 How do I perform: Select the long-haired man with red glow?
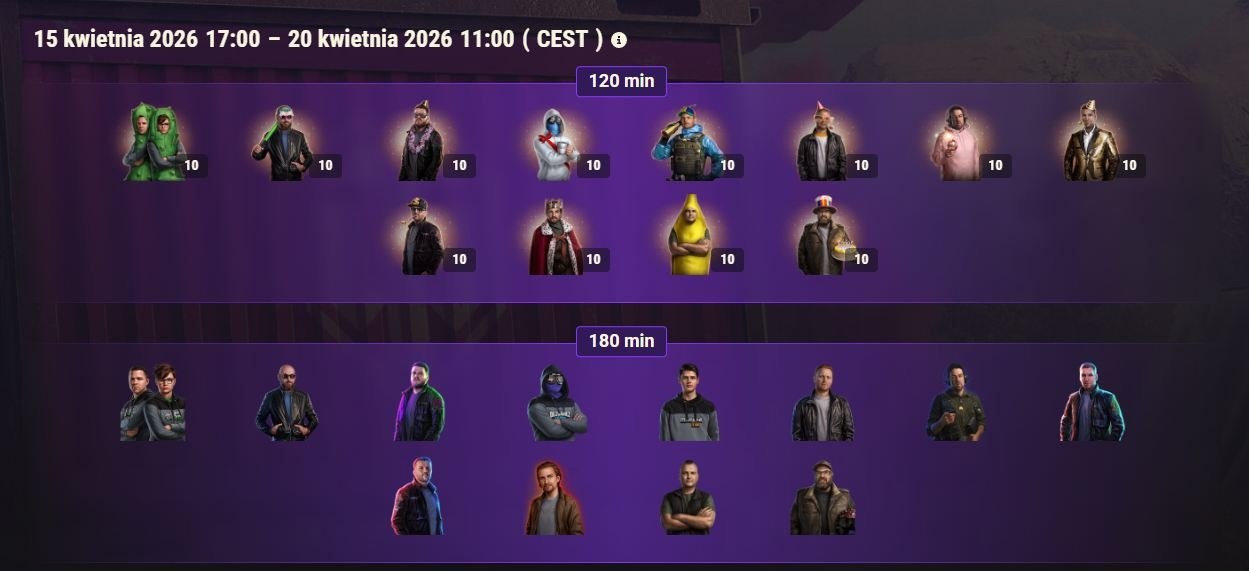click(554, 498)
